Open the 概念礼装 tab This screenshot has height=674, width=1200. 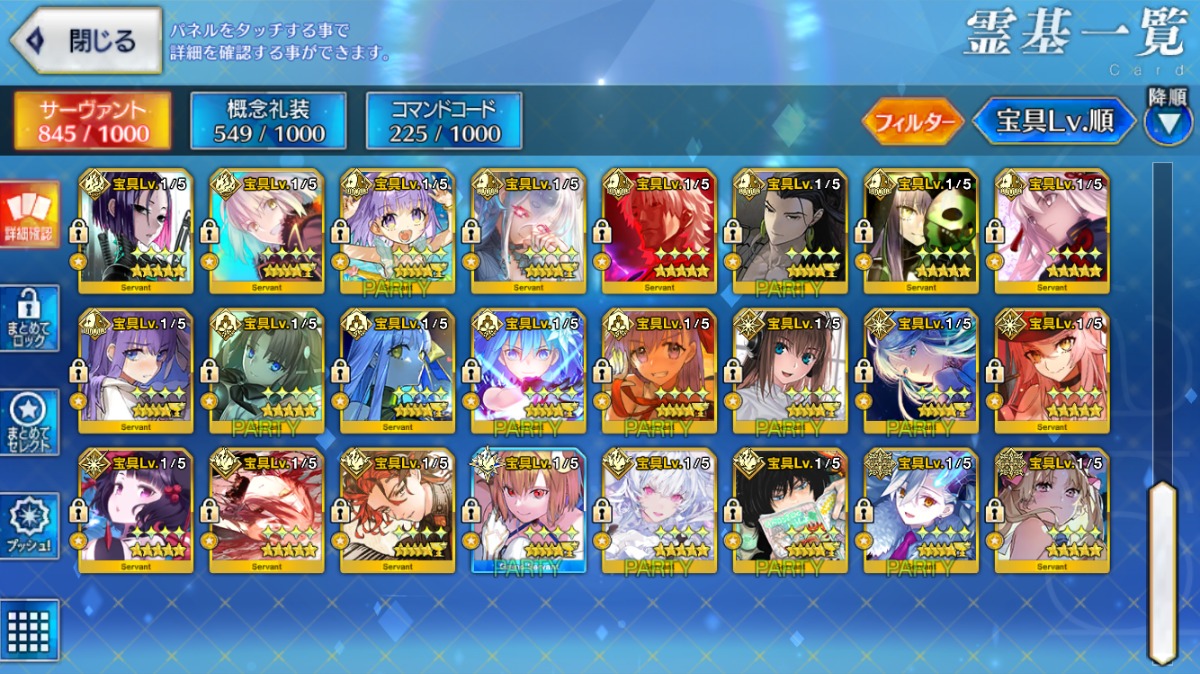268,121
